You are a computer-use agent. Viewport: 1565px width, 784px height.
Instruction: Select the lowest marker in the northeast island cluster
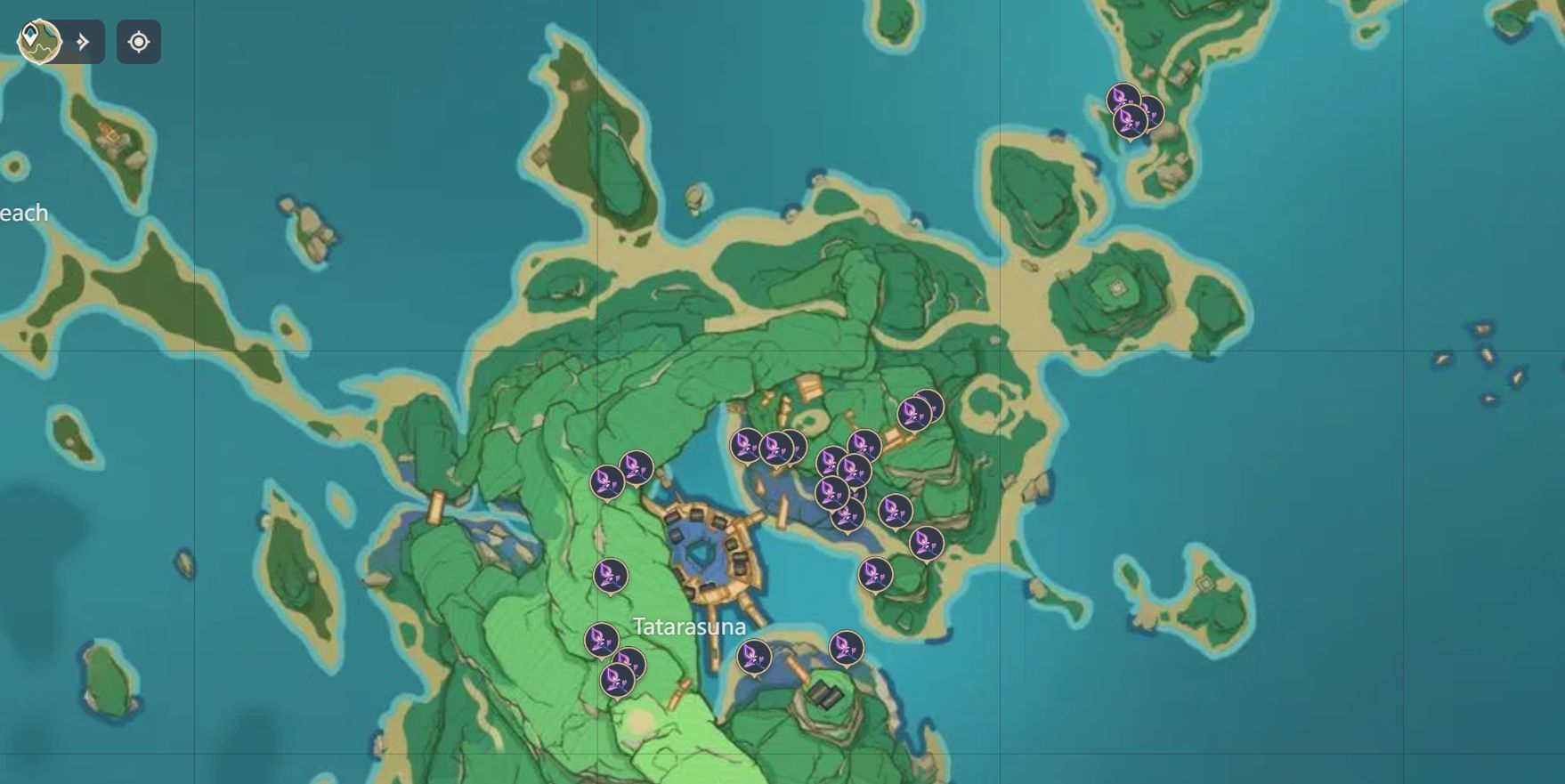pos(1129,122)
